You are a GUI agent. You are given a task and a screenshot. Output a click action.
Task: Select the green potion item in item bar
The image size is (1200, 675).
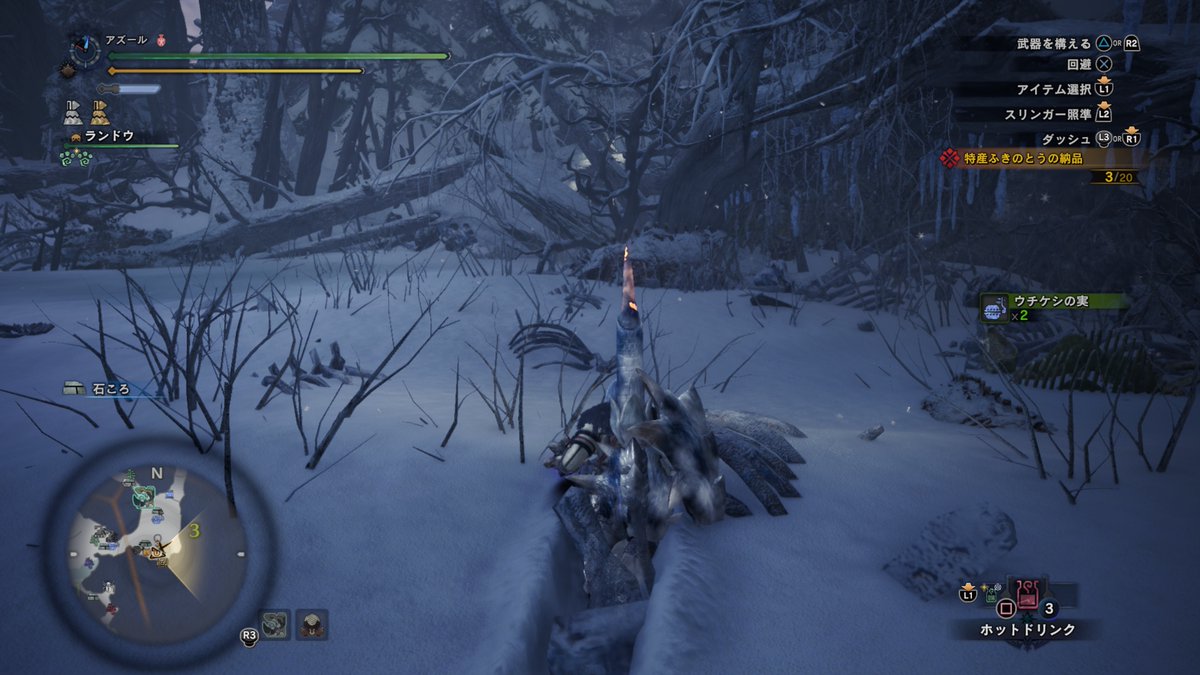click(x=989, y=595)
